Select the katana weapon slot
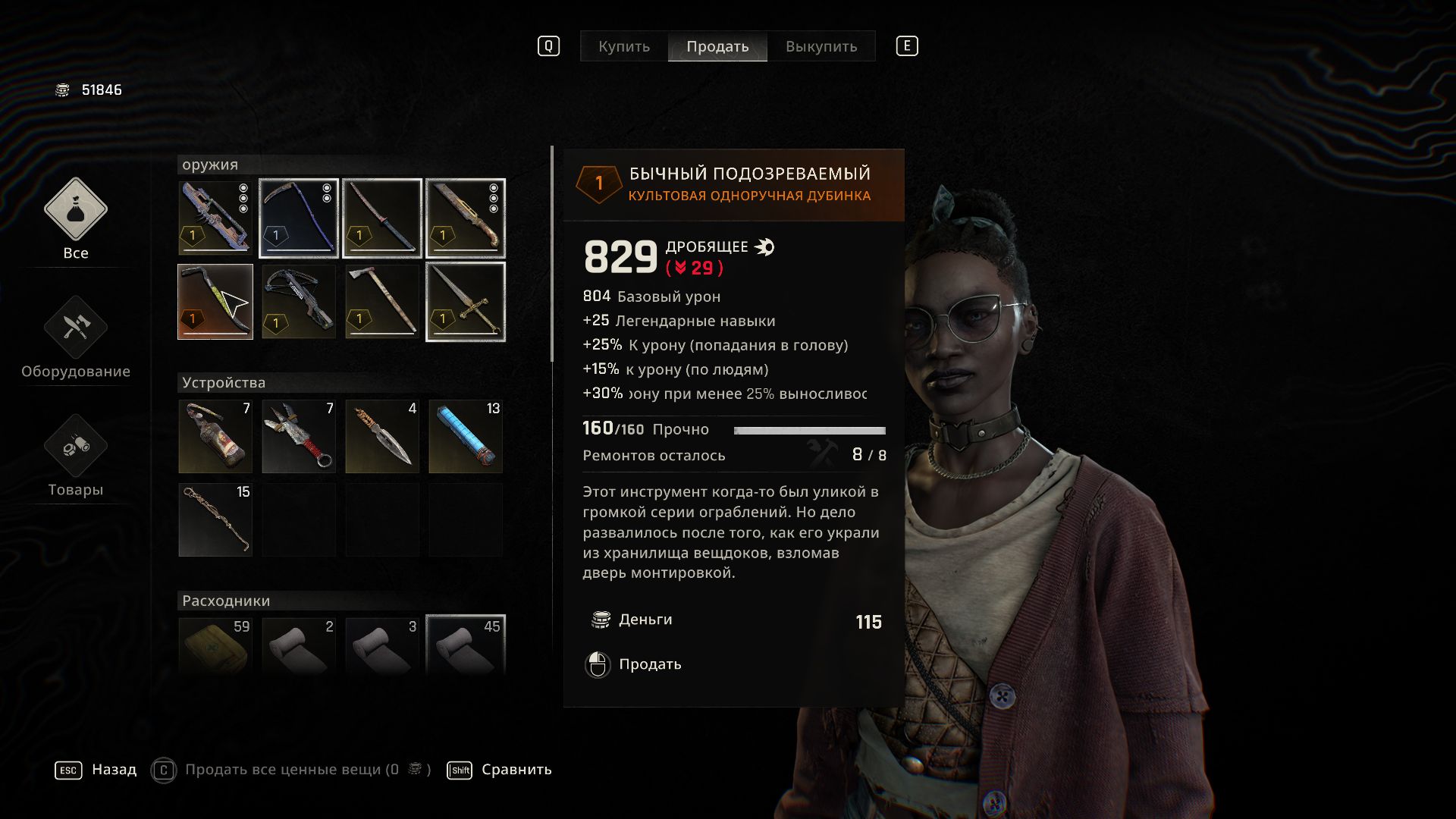The width and height of the screenshot is (1456, 819). pyautogui.click(x=382, y=218)
